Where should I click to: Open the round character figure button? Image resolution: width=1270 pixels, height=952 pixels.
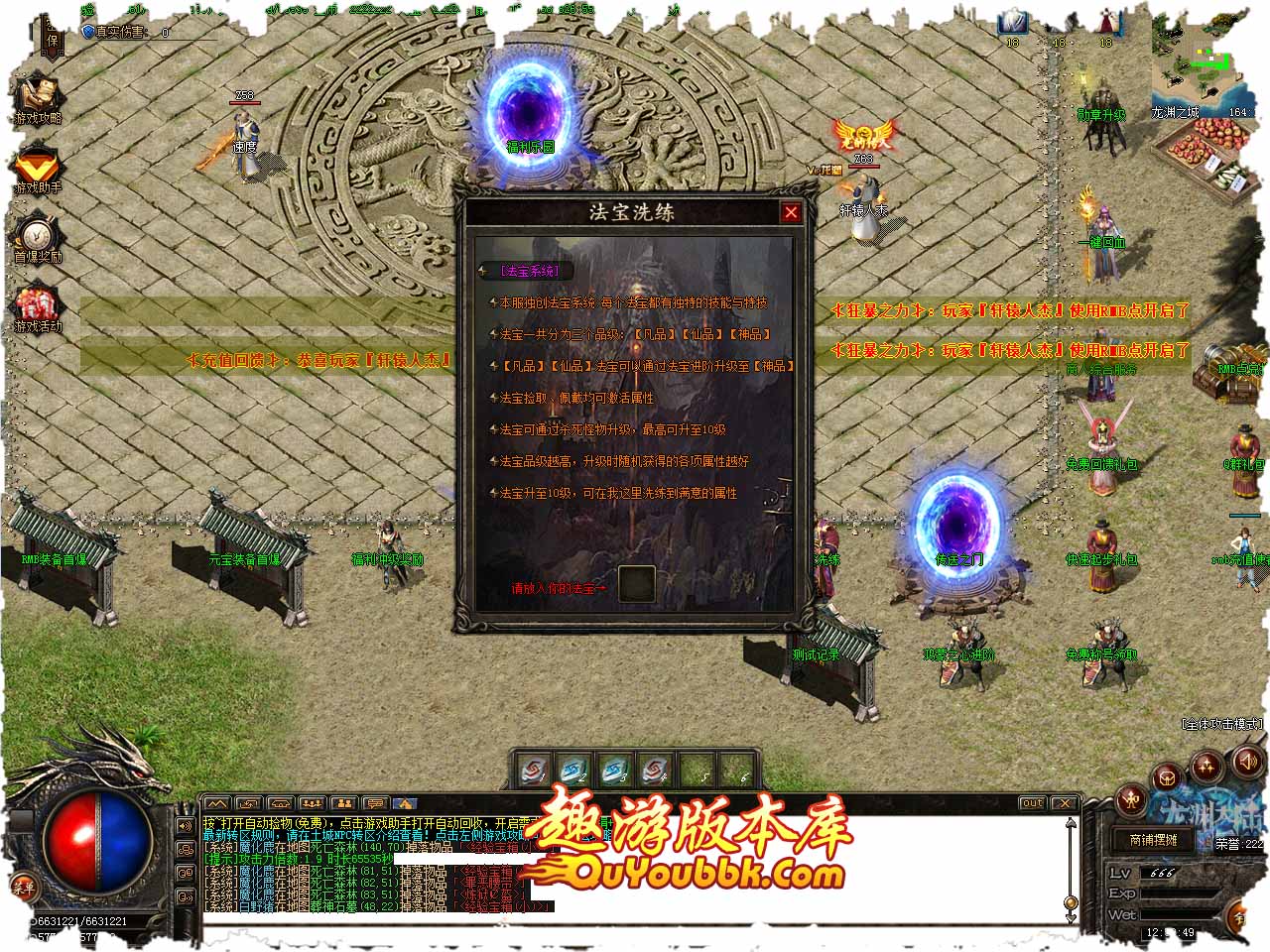1131,799
